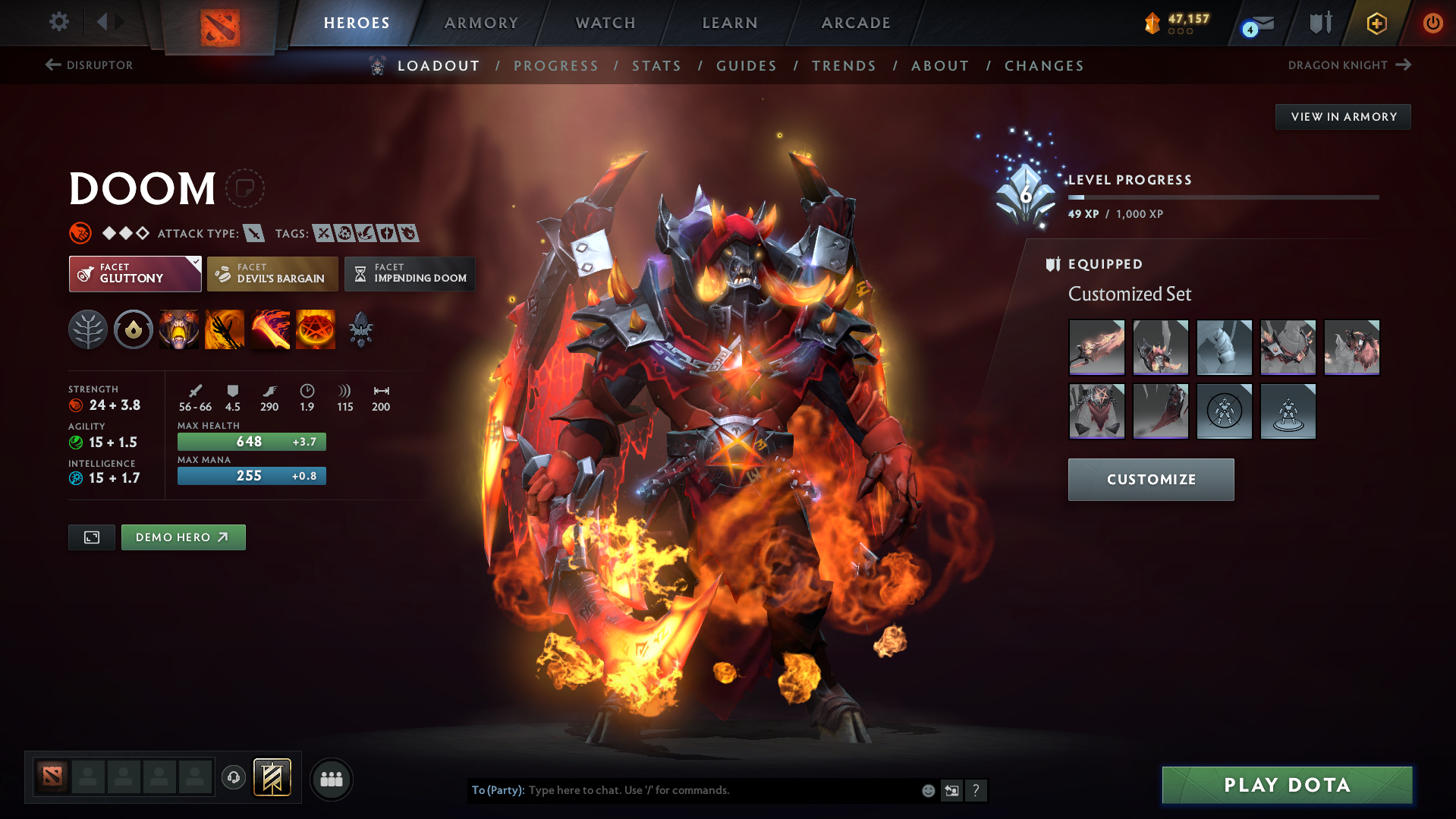The height and width of the screenshot is (819, 1456).
Task: Click Doom's pentagram ultimate ability icon
Action: 315,329
